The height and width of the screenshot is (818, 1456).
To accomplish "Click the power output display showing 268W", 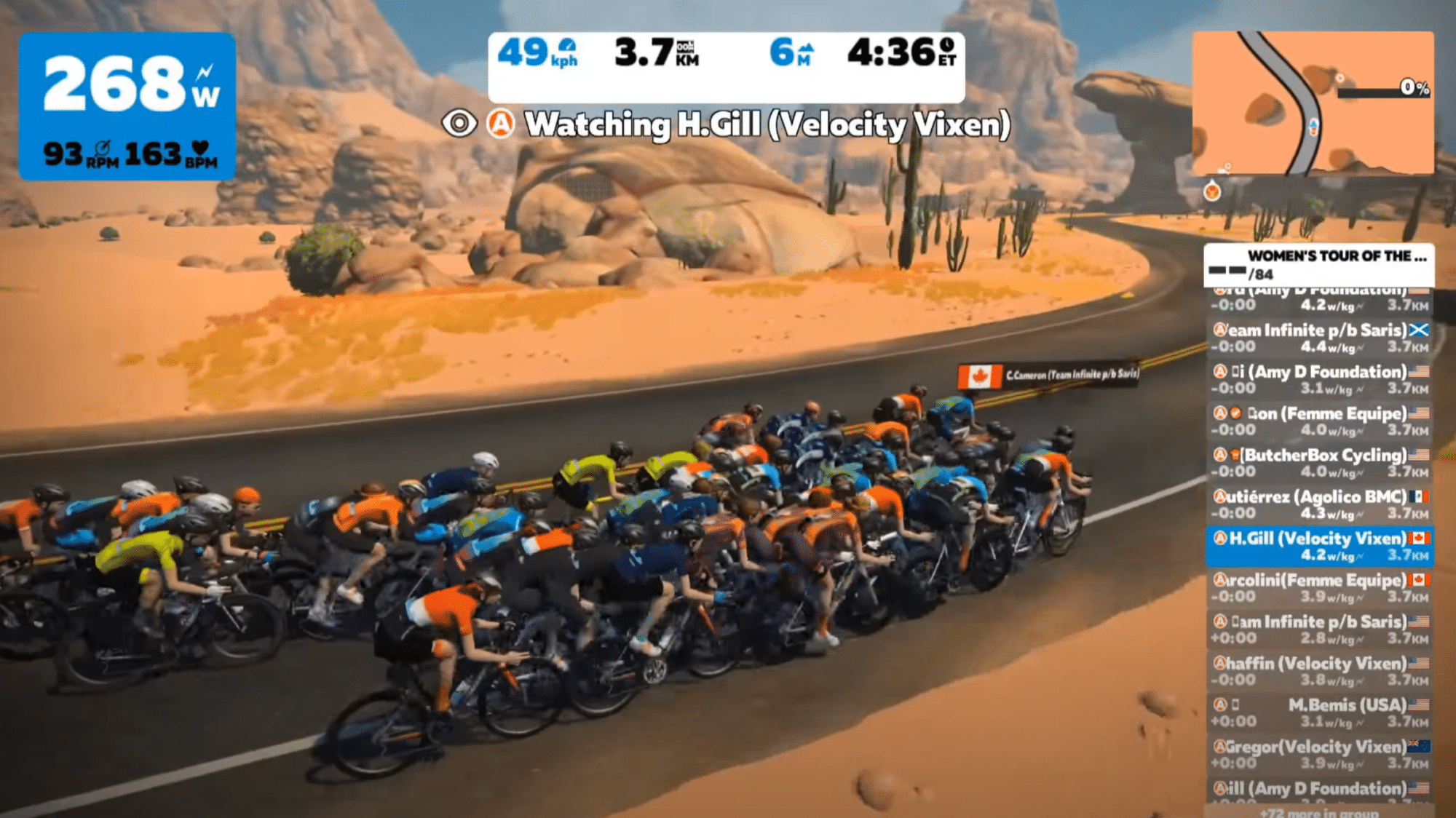I will 116,84.
